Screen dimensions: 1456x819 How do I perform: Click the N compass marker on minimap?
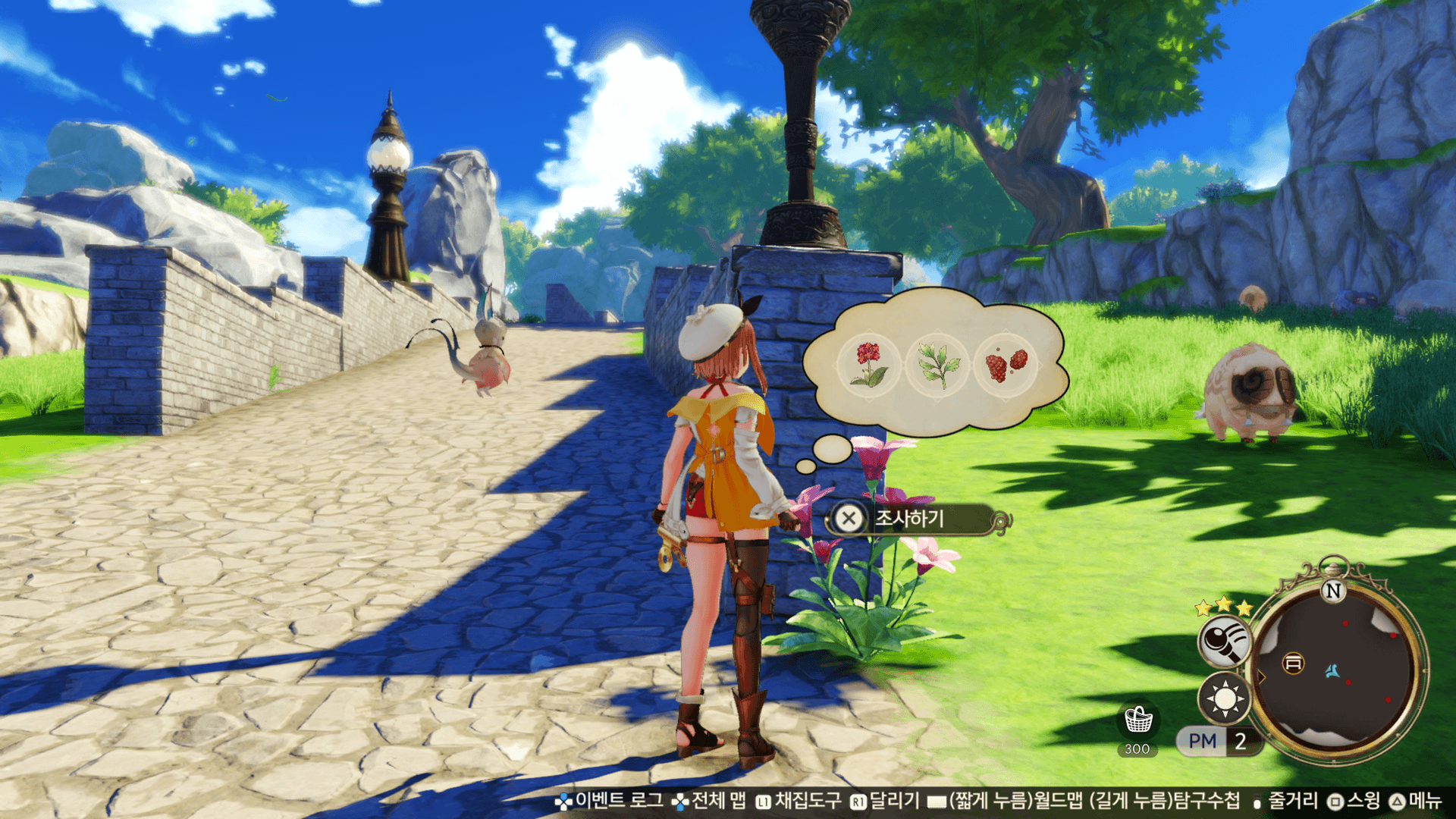pyautogui.click(x=1333, y=591)
